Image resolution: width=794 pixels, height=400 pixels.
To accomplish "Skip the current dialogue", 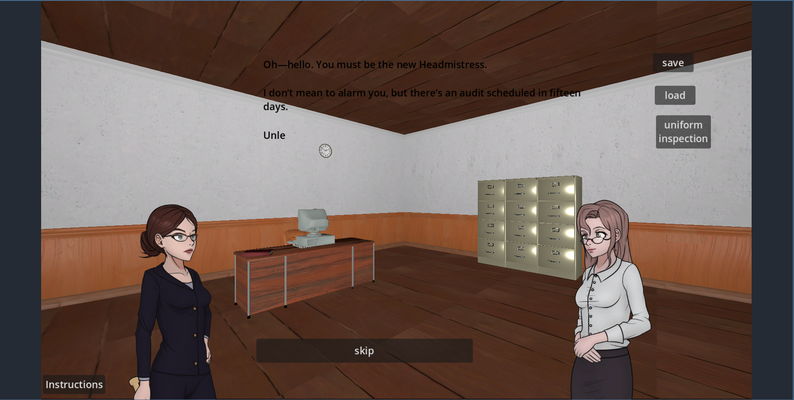I will (364, 351).
